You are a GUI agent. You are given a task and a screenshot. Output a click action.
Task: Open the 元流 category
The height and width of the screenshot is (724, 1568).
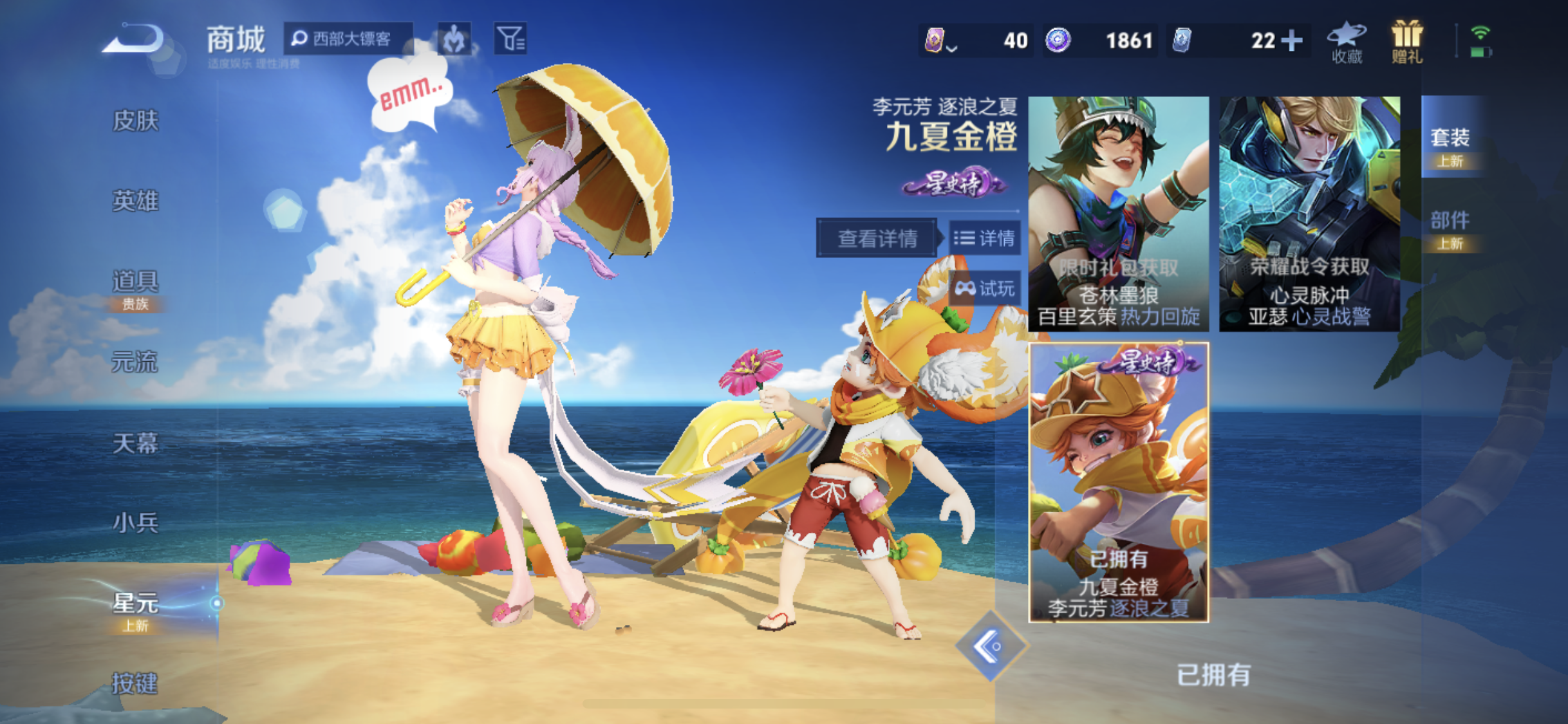point(135,362)
